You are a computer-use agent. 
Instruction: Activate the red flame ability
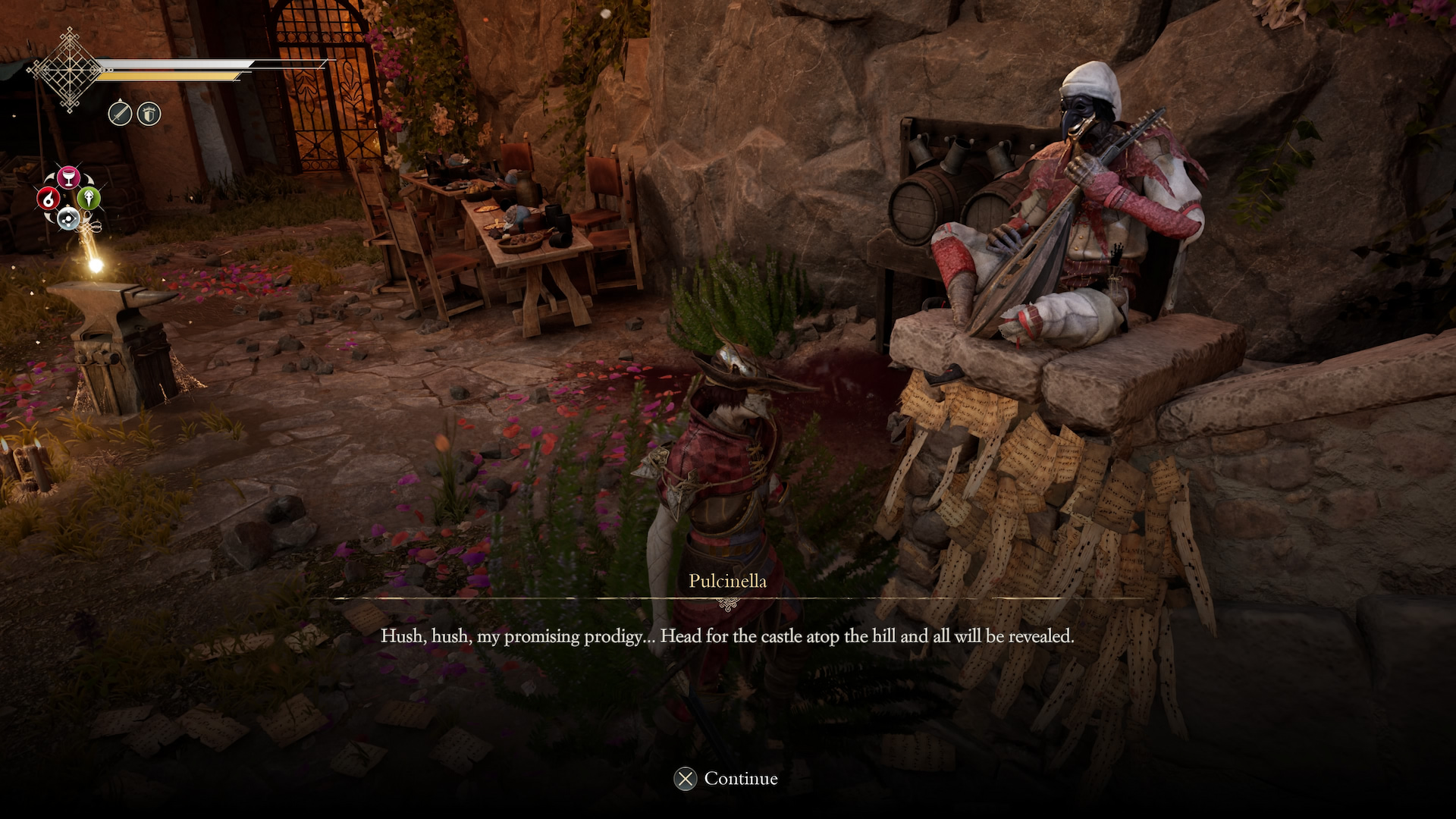[49, 199]
